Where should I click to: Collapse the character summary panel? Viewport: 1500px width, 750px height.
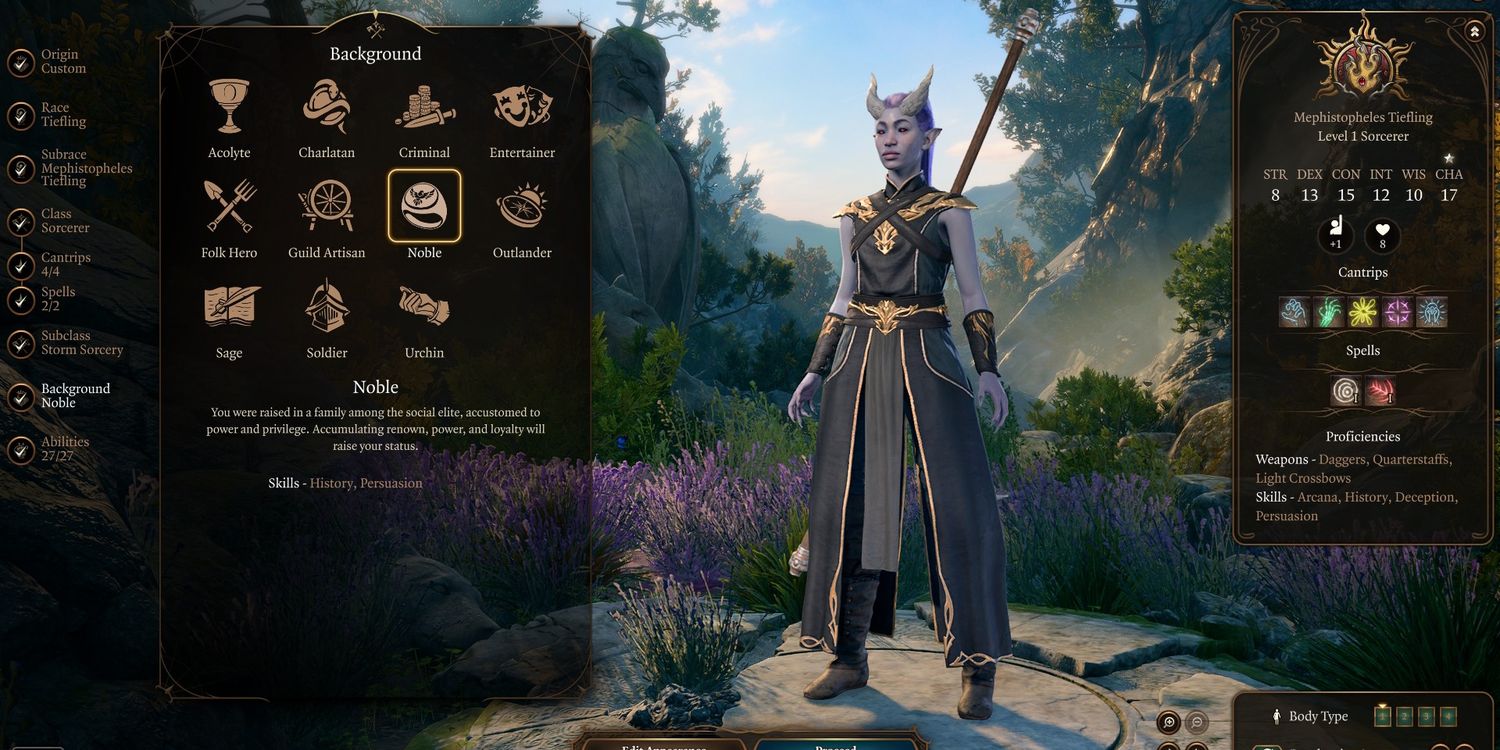coord(1475,32)
